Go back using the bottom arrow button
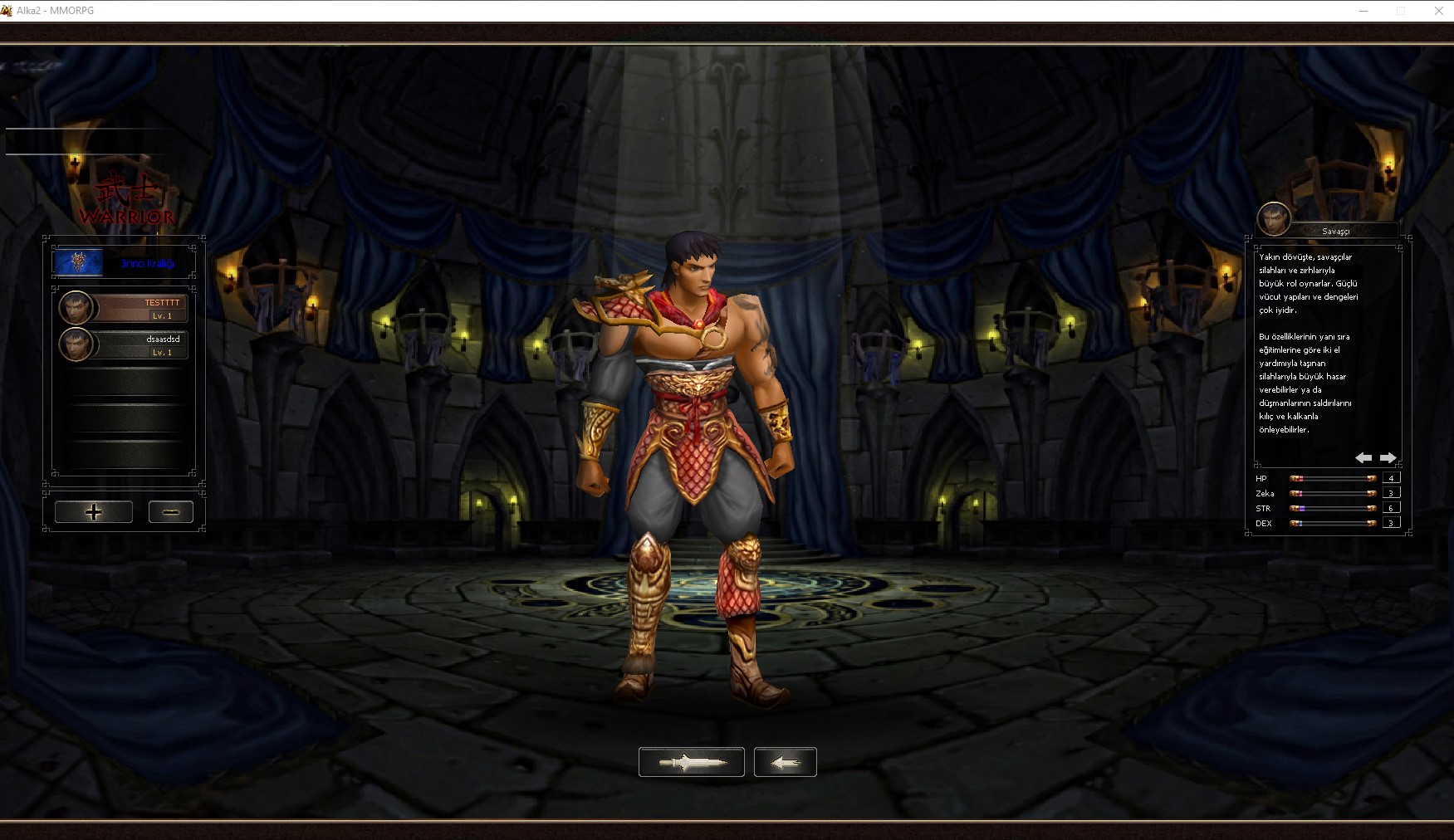The image size is (1454, 840). click(786, 762)
